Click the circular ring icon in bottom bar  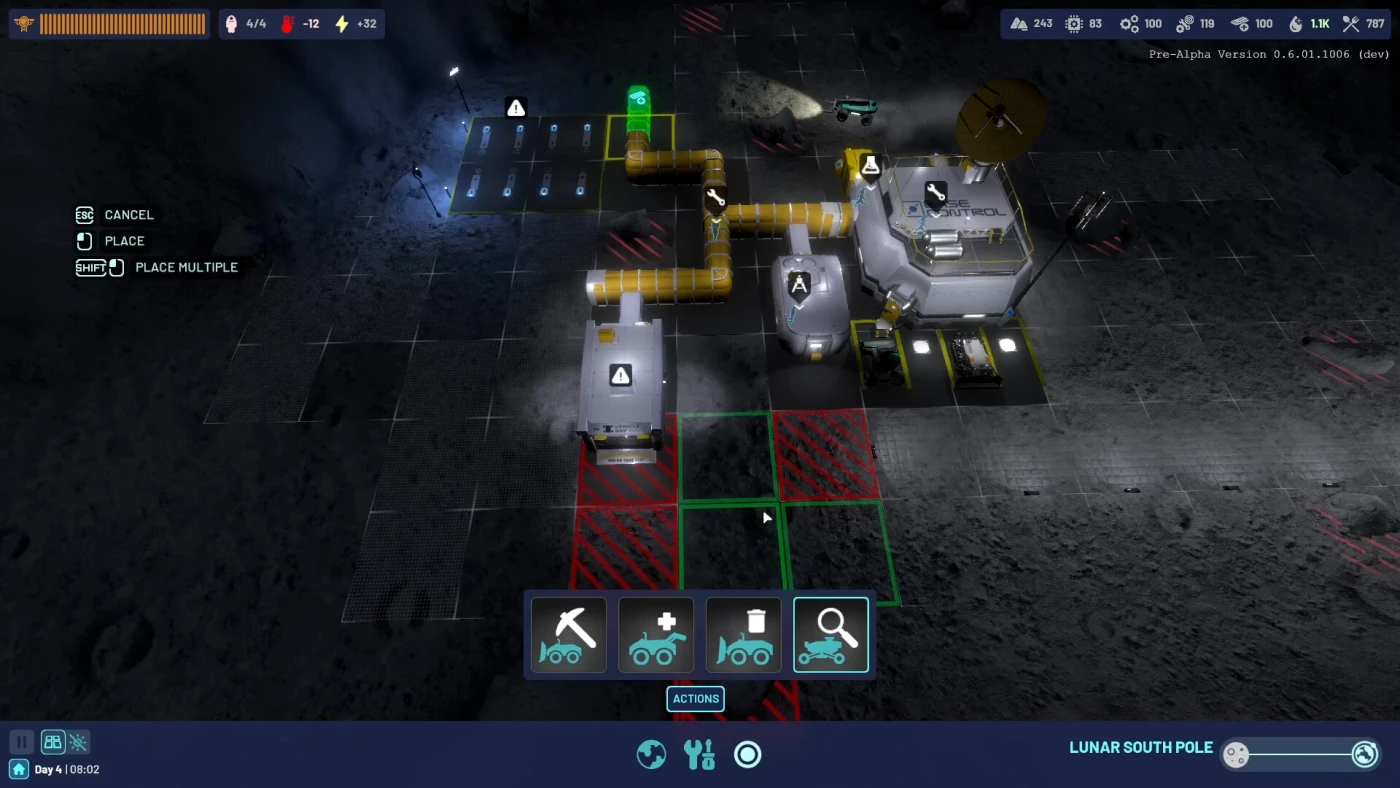(x=748, y=754)
